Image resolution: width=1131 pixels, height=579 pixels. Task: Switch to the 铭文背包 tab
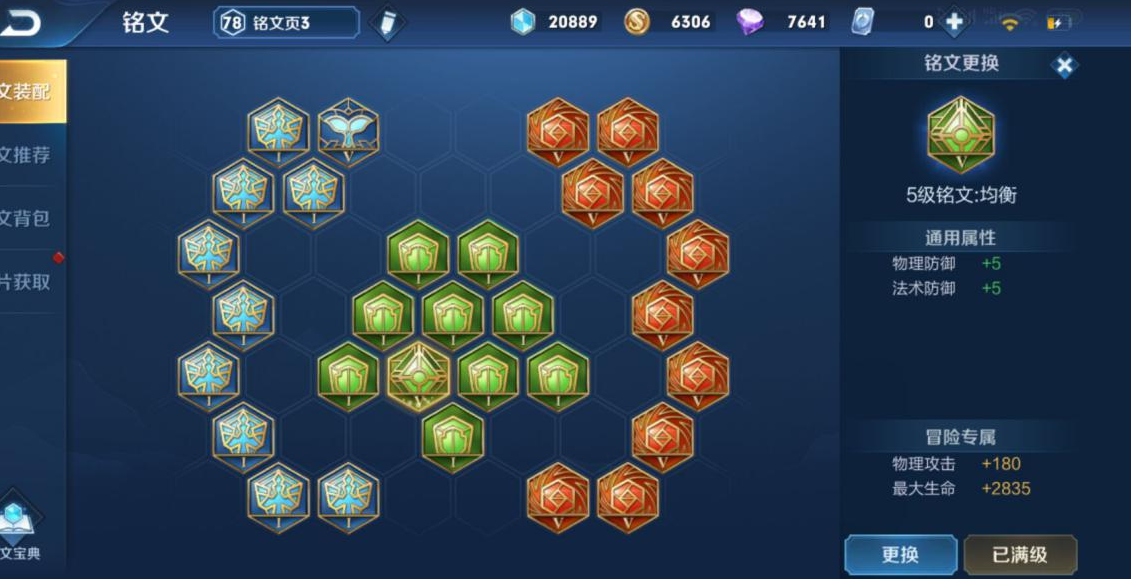point(30,218)
